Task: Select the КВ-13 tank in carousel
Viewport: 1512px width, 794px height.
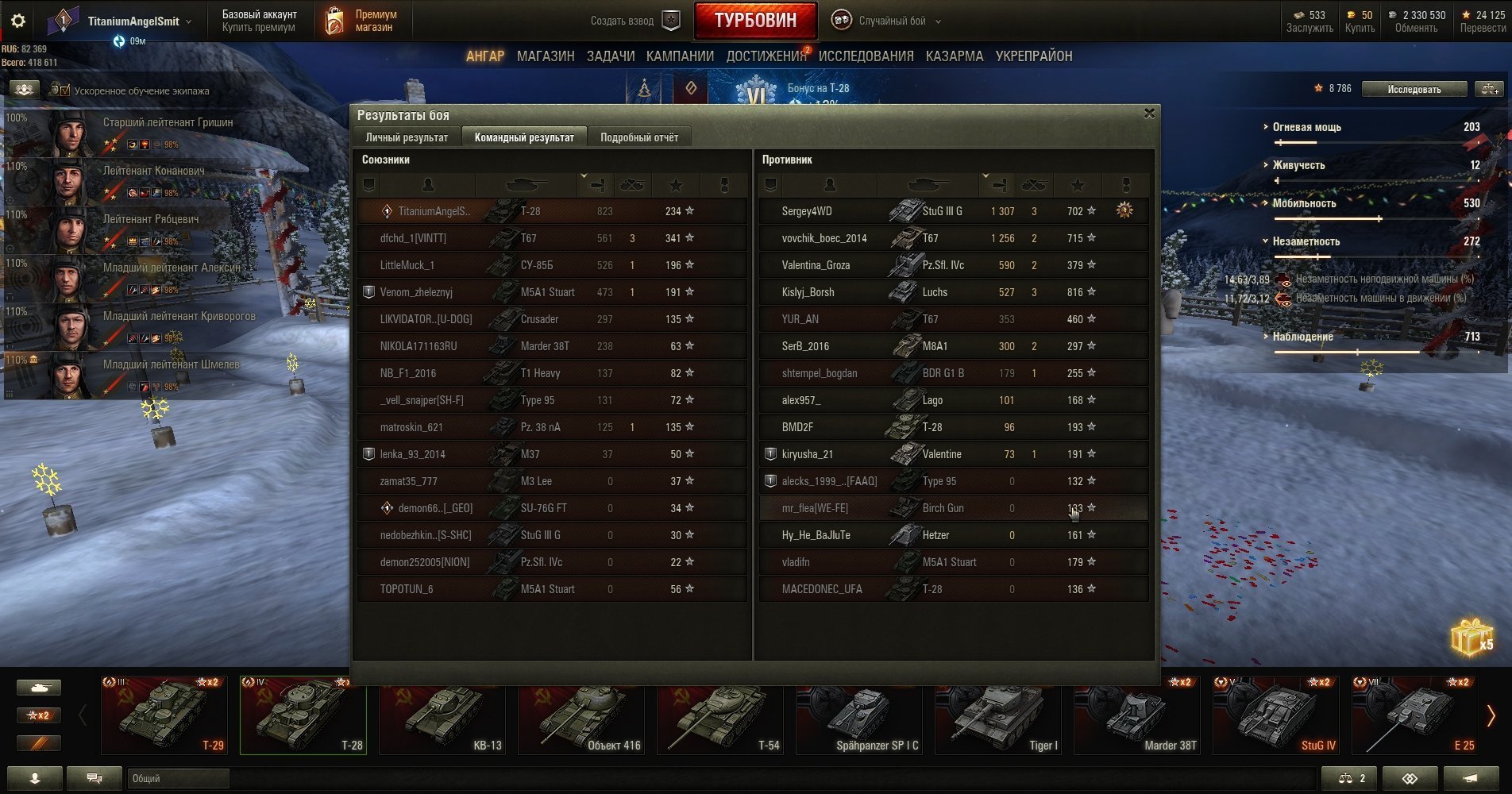Action: click(442, 715)
